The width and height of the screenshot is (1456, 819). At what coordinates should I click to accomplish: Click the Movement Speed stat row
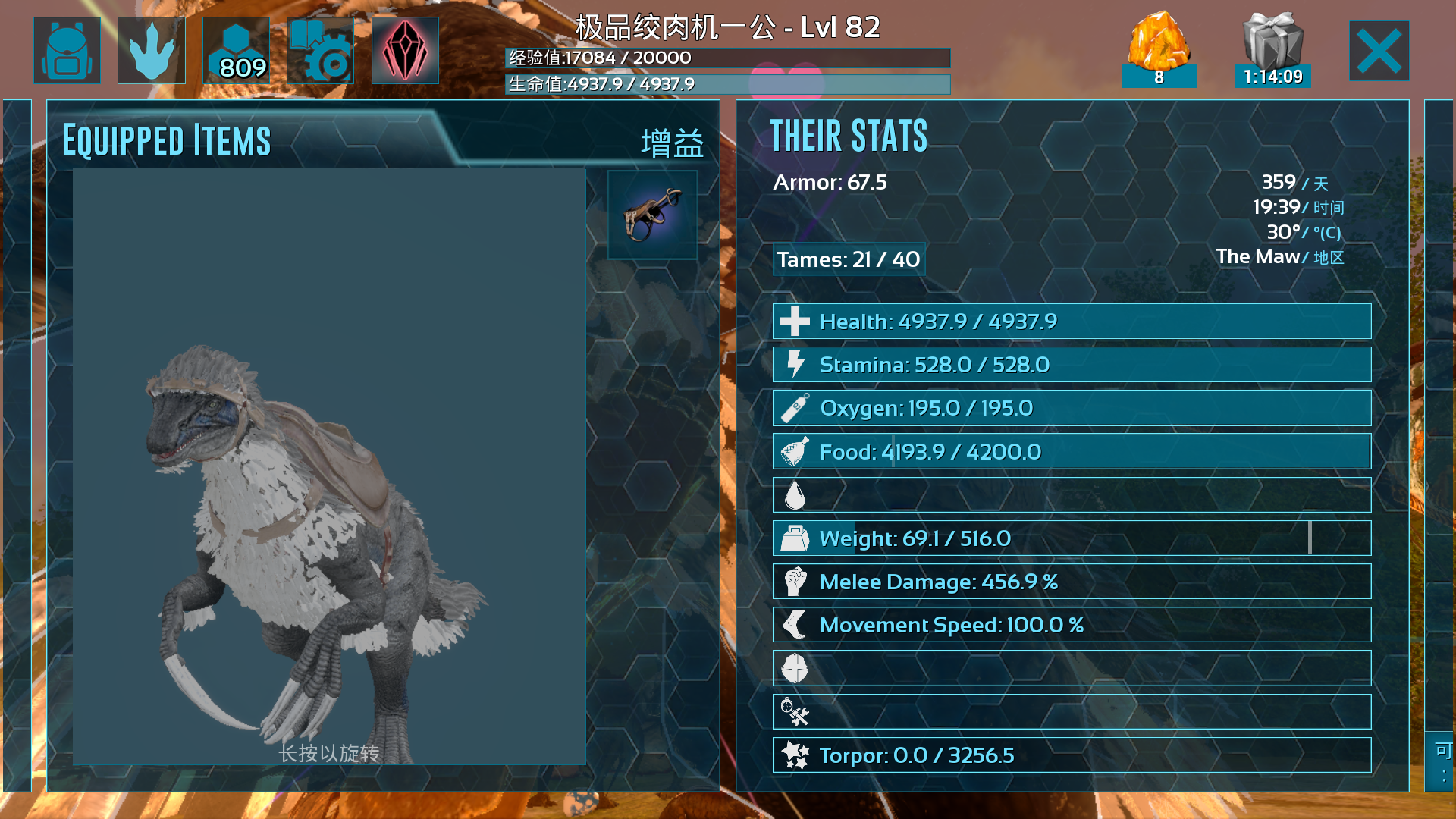(x=1072, y=625)
